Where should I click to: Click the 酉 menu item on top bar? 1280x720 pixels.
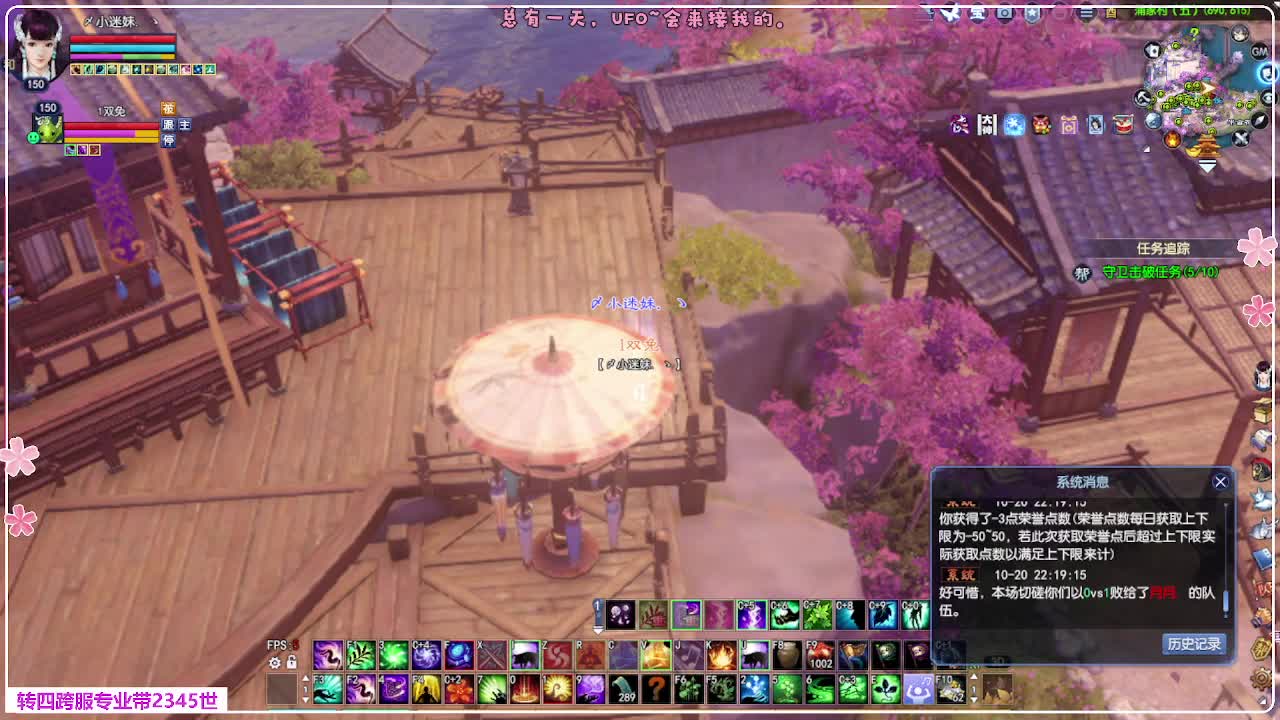(1111, 13)
